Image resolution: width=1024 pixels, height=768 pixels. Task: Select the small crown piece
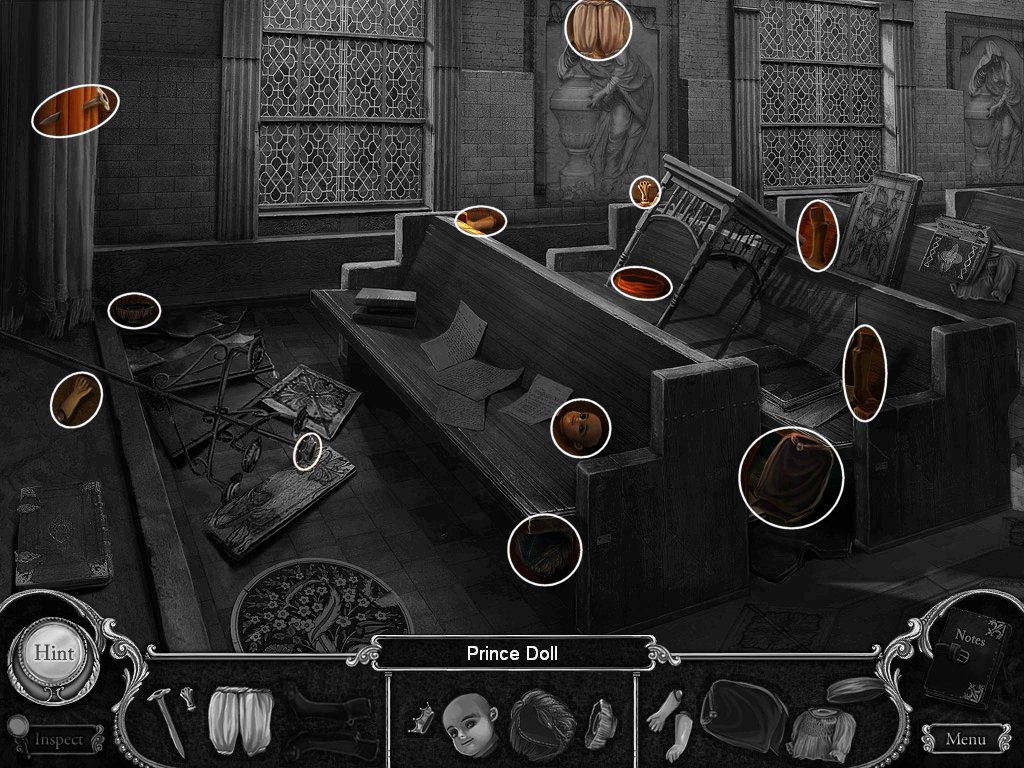click(x=421, y=718)
